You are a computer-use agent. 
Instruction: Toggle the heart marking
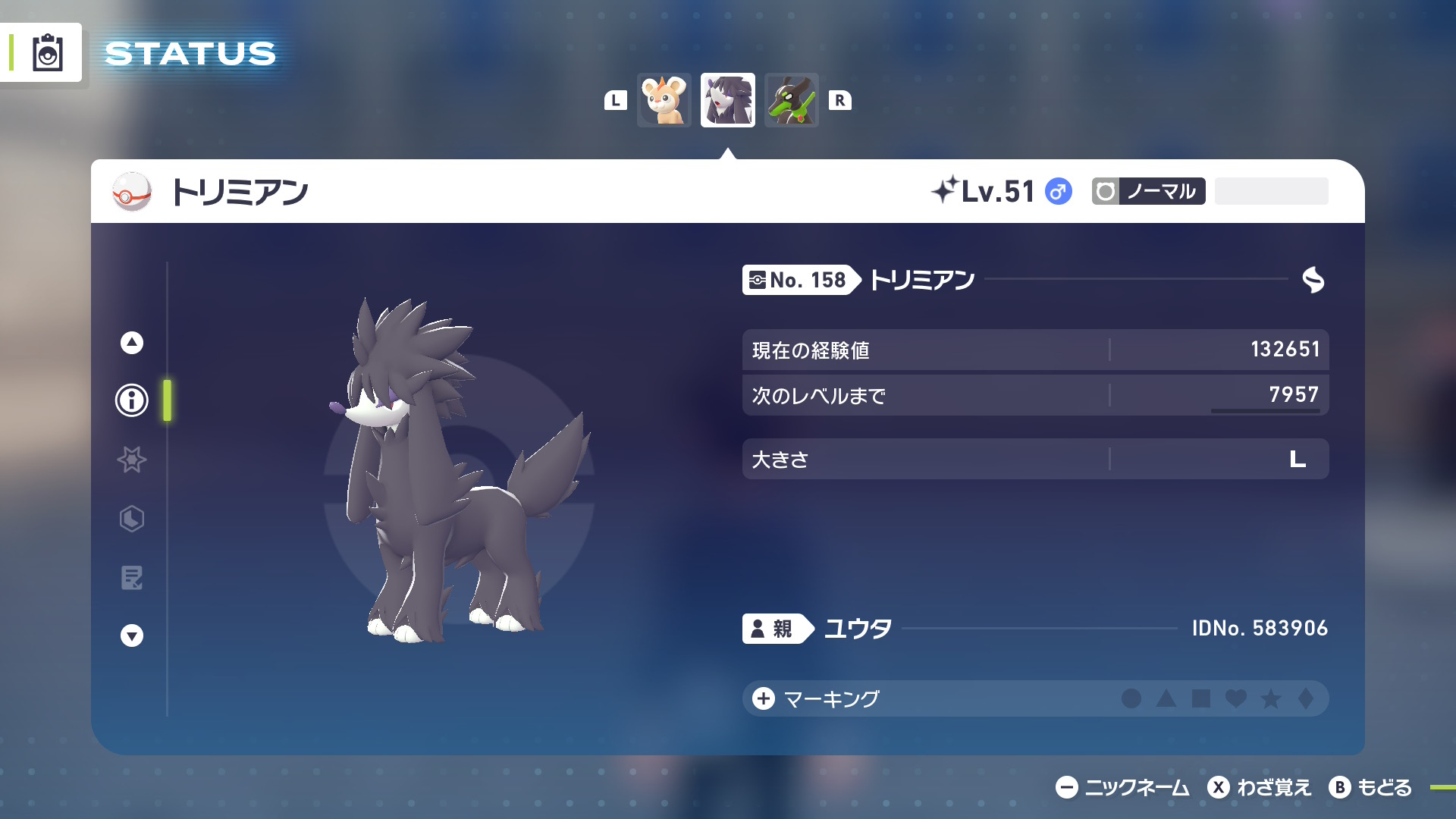1236,699
